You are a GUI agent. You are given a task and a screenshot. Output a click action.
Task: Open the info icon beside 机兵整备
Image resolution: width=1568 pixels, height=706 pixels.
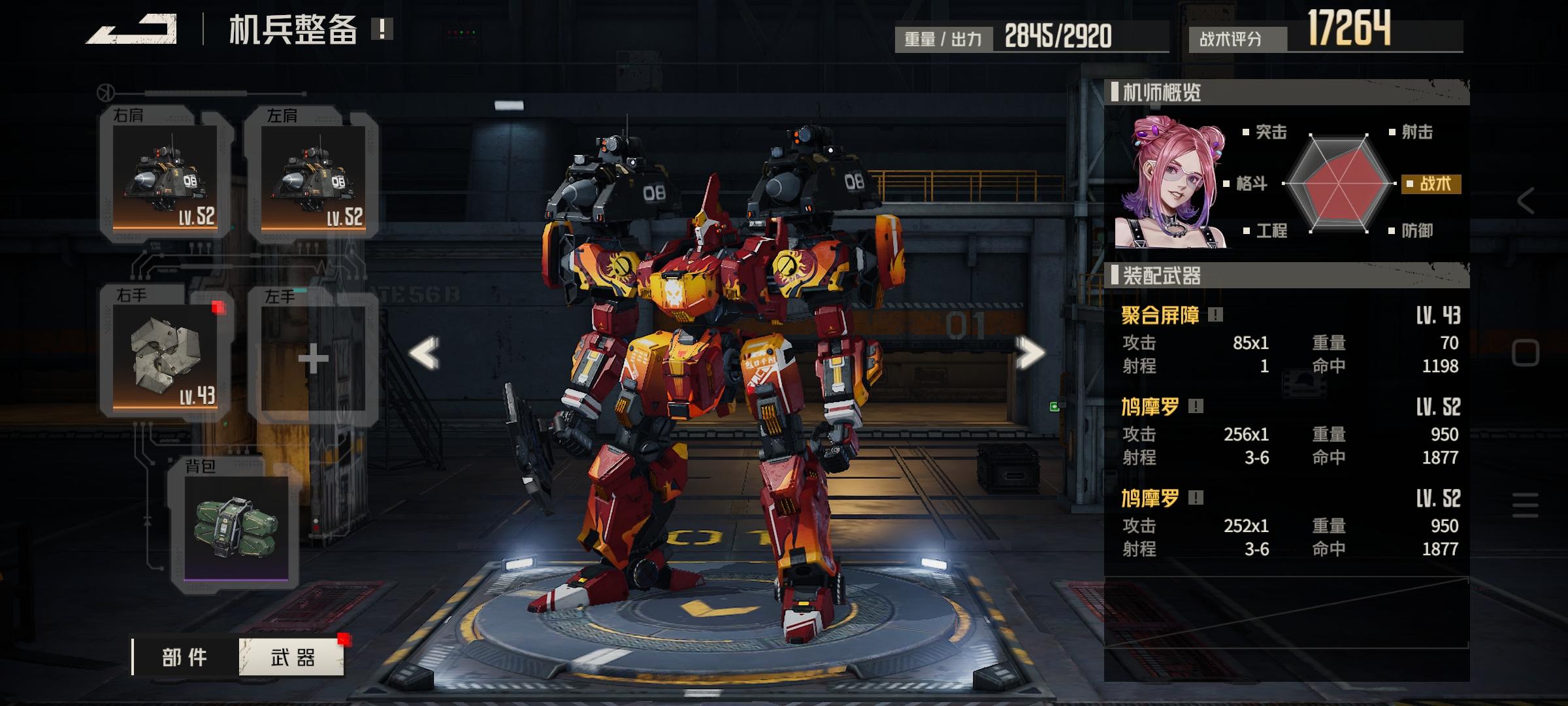[x=382, y=29]
